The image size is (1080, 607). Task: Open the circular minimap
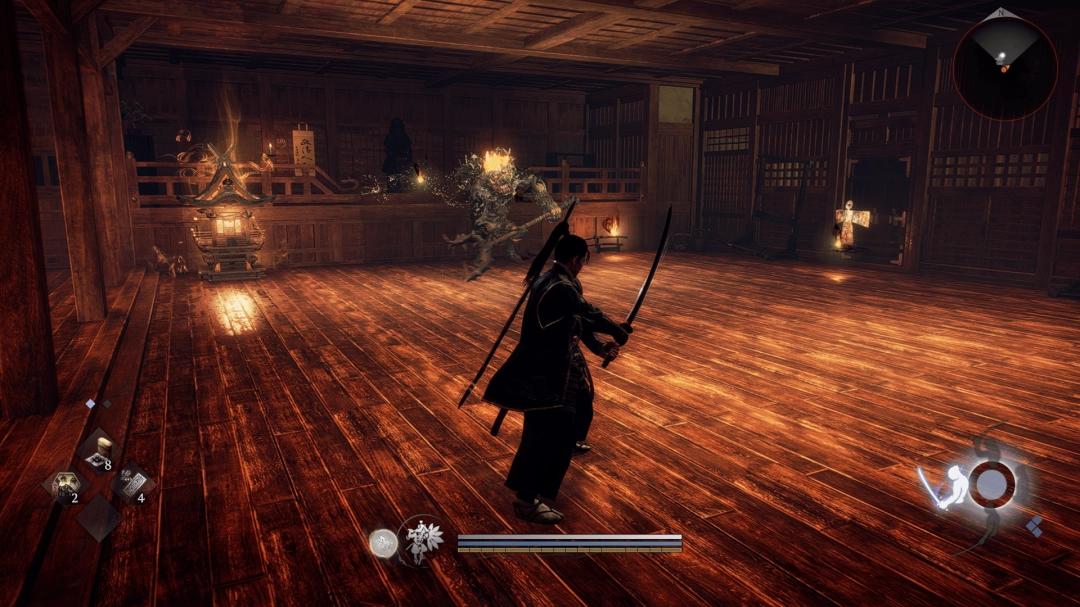(x=1004, y=68)
